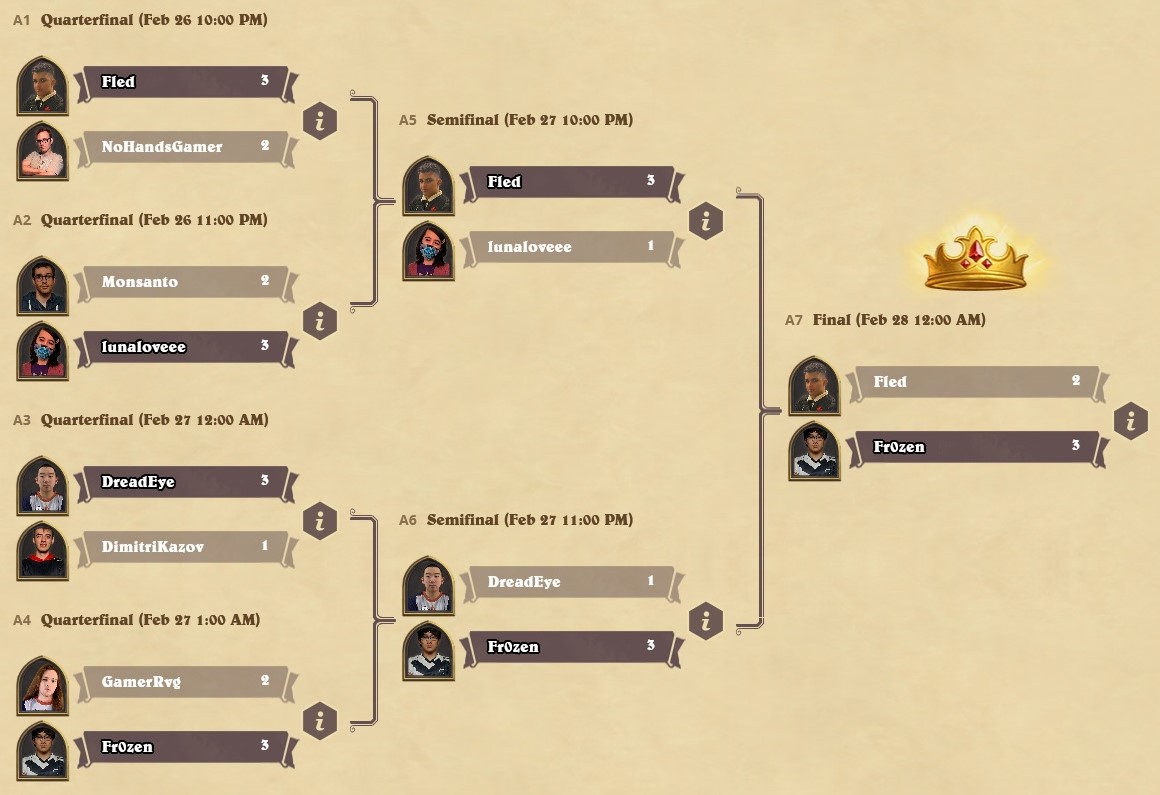Open semifinal A6 match info
This screenshot has height=795, width=1160.
(x=706, y=621)
